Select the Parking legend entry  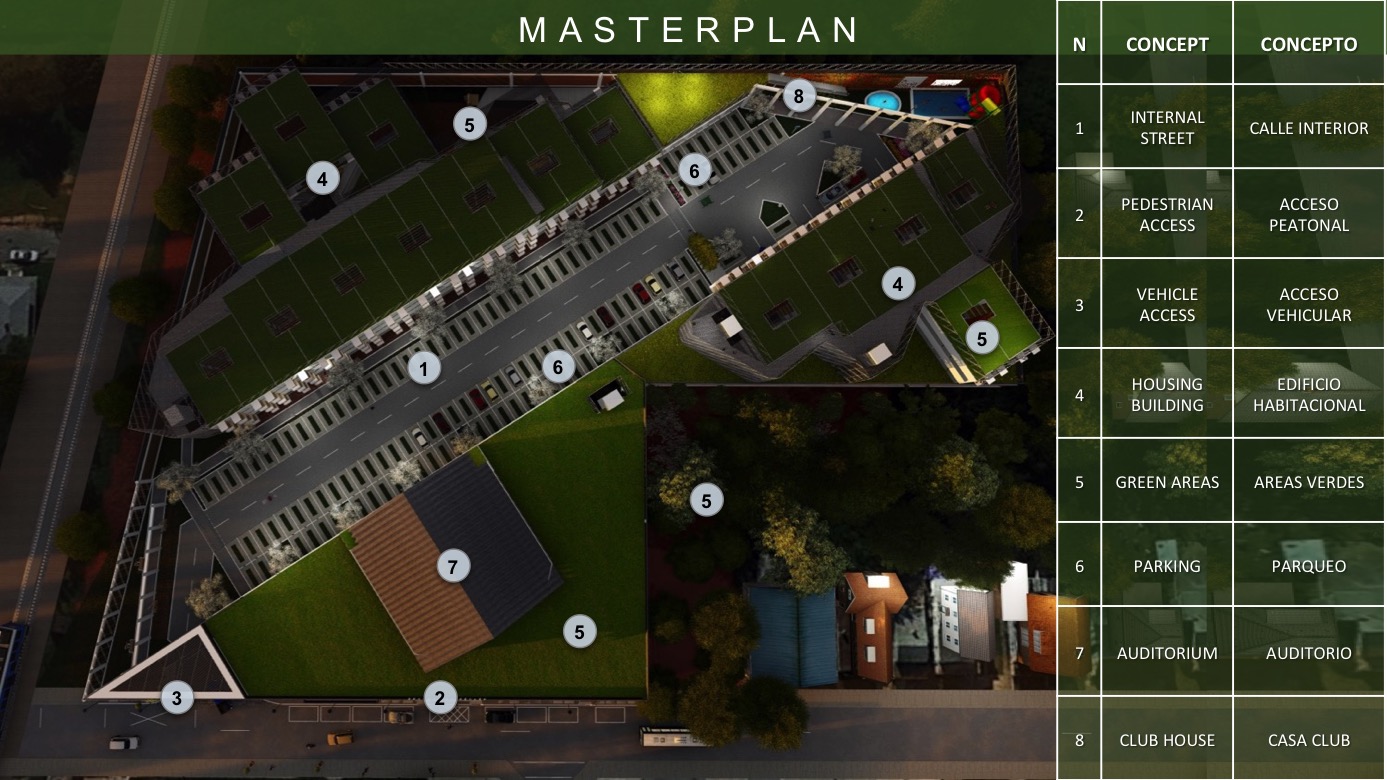(1167, 566)
